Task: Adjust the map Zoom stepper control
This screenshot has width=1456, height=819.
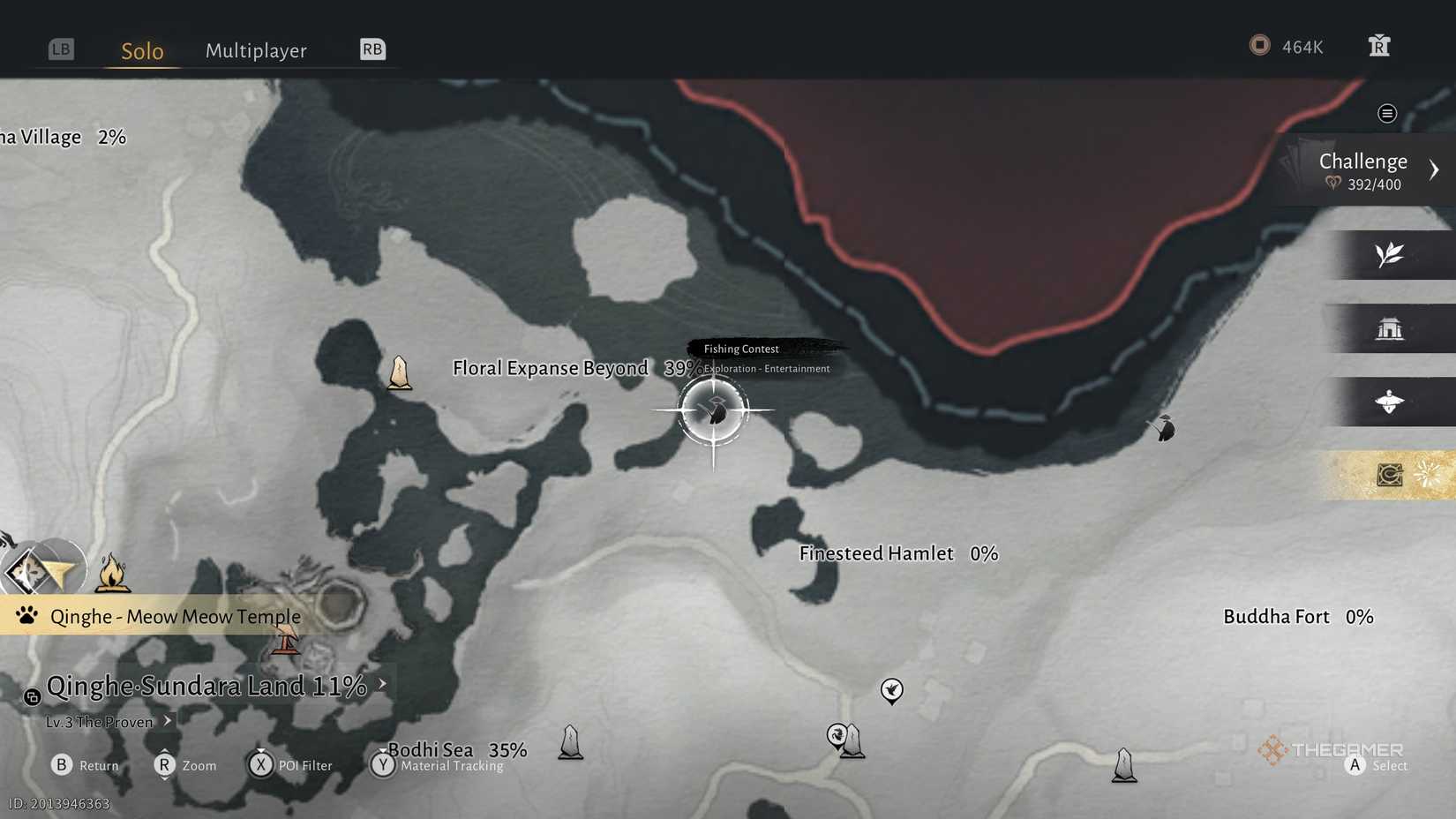Action: tap(164, 765)
